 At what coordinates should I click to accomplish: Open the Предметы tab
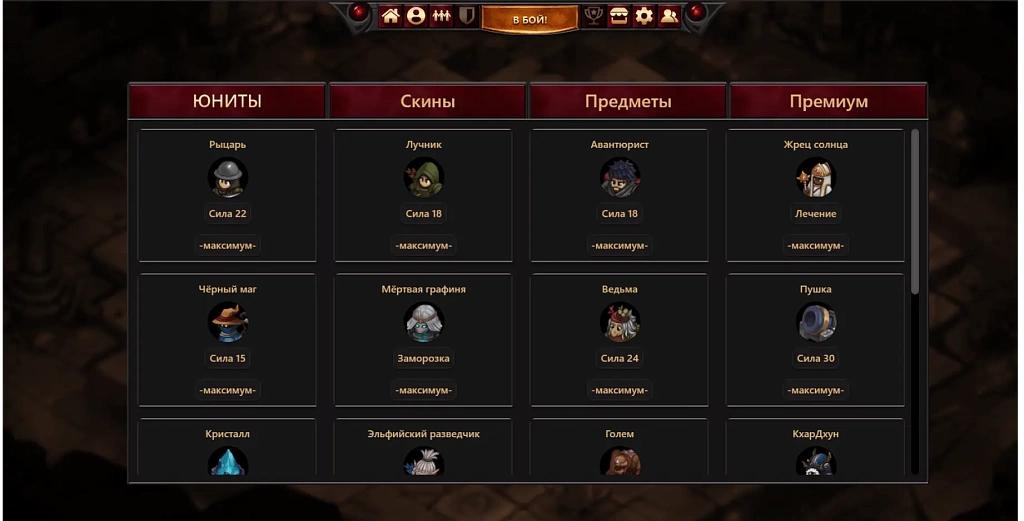pos(628,101)
